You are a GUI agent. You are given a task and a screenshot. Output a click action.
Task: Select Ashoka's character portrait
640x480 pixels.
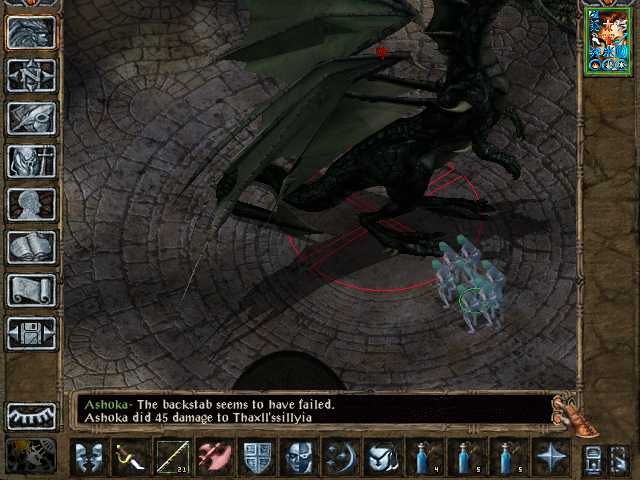click(609, 41)
